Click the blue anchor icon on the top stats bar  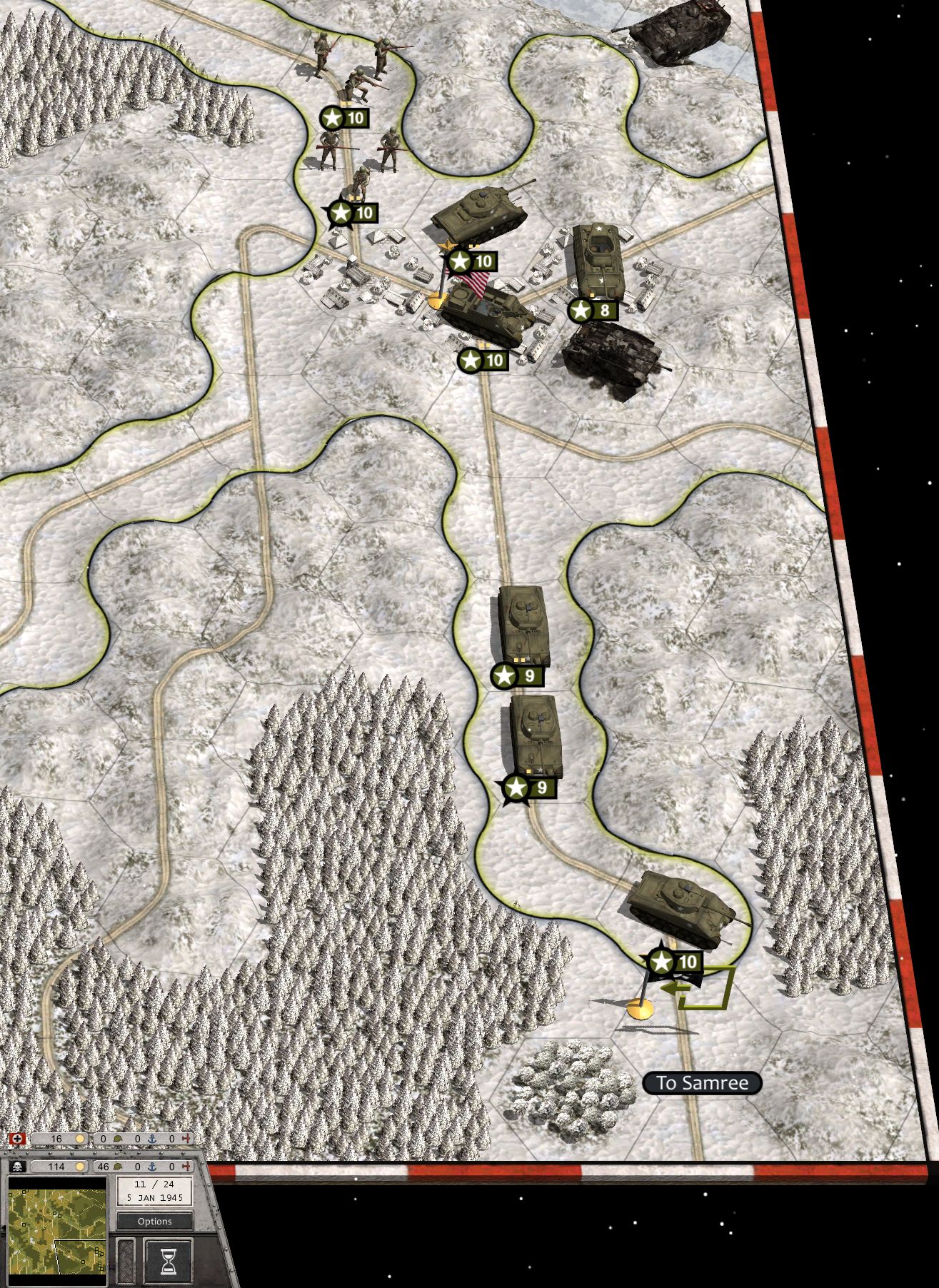coord(152,1139)
